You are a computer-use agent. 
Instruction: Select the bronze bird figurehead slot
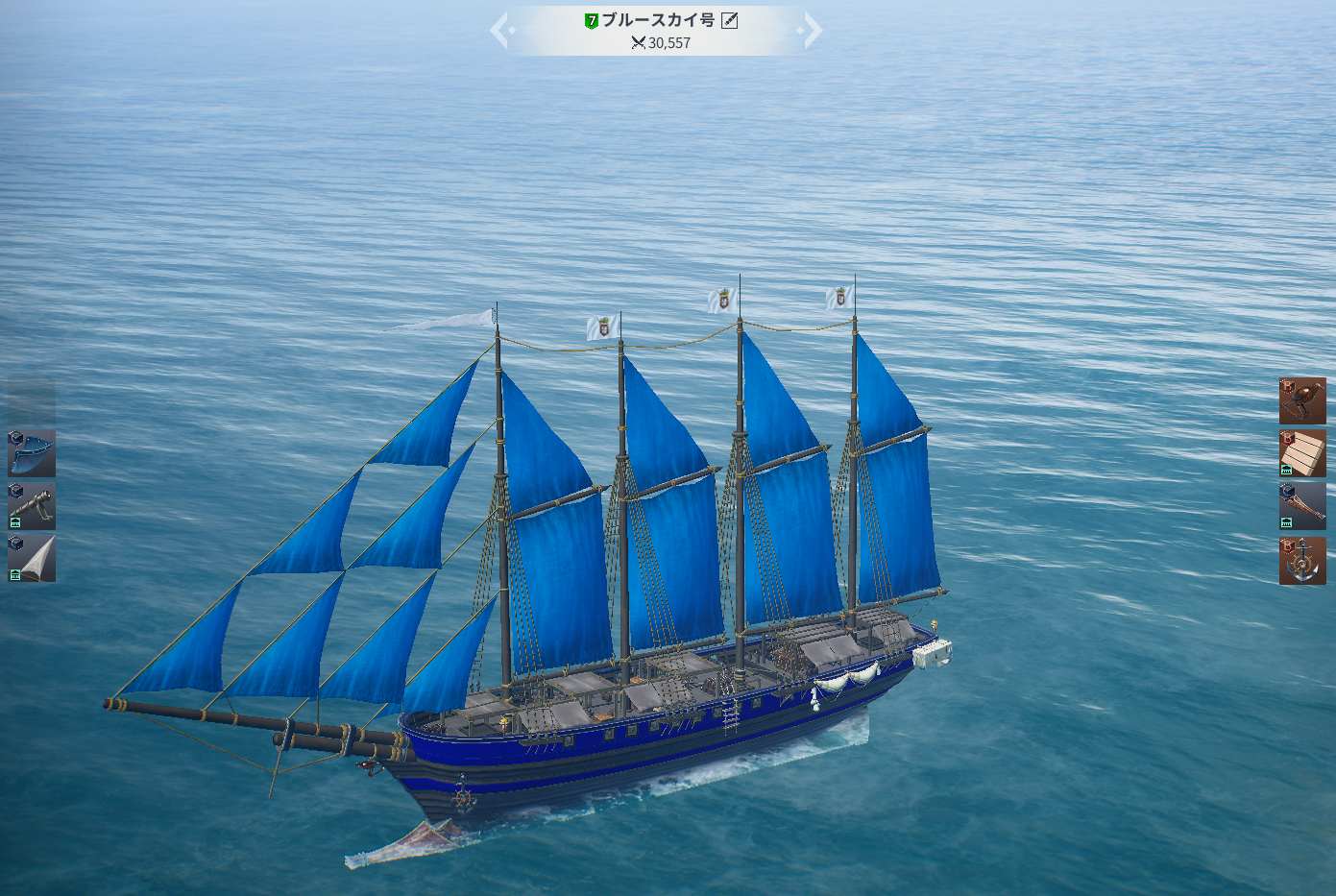tap(1302, 401)
